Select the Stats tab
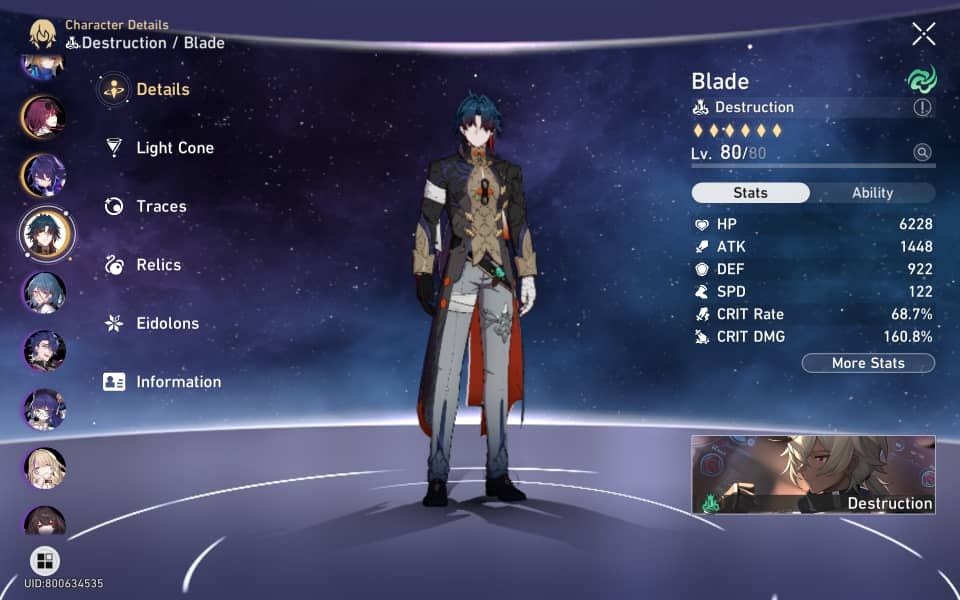 click(x=751, y=193)
